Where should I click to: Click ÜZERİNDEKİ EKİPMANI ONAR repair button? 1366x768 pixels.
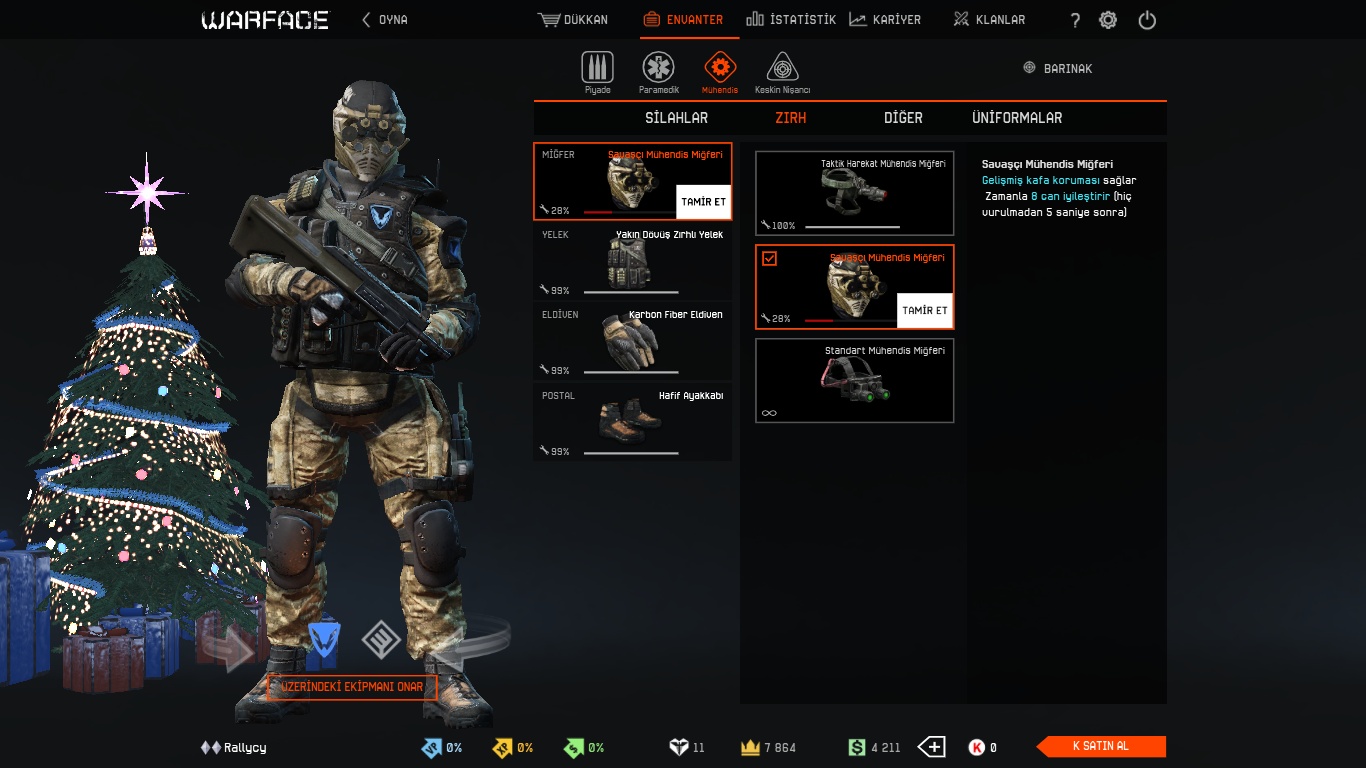pyautogui.click(x=352, y=687)
